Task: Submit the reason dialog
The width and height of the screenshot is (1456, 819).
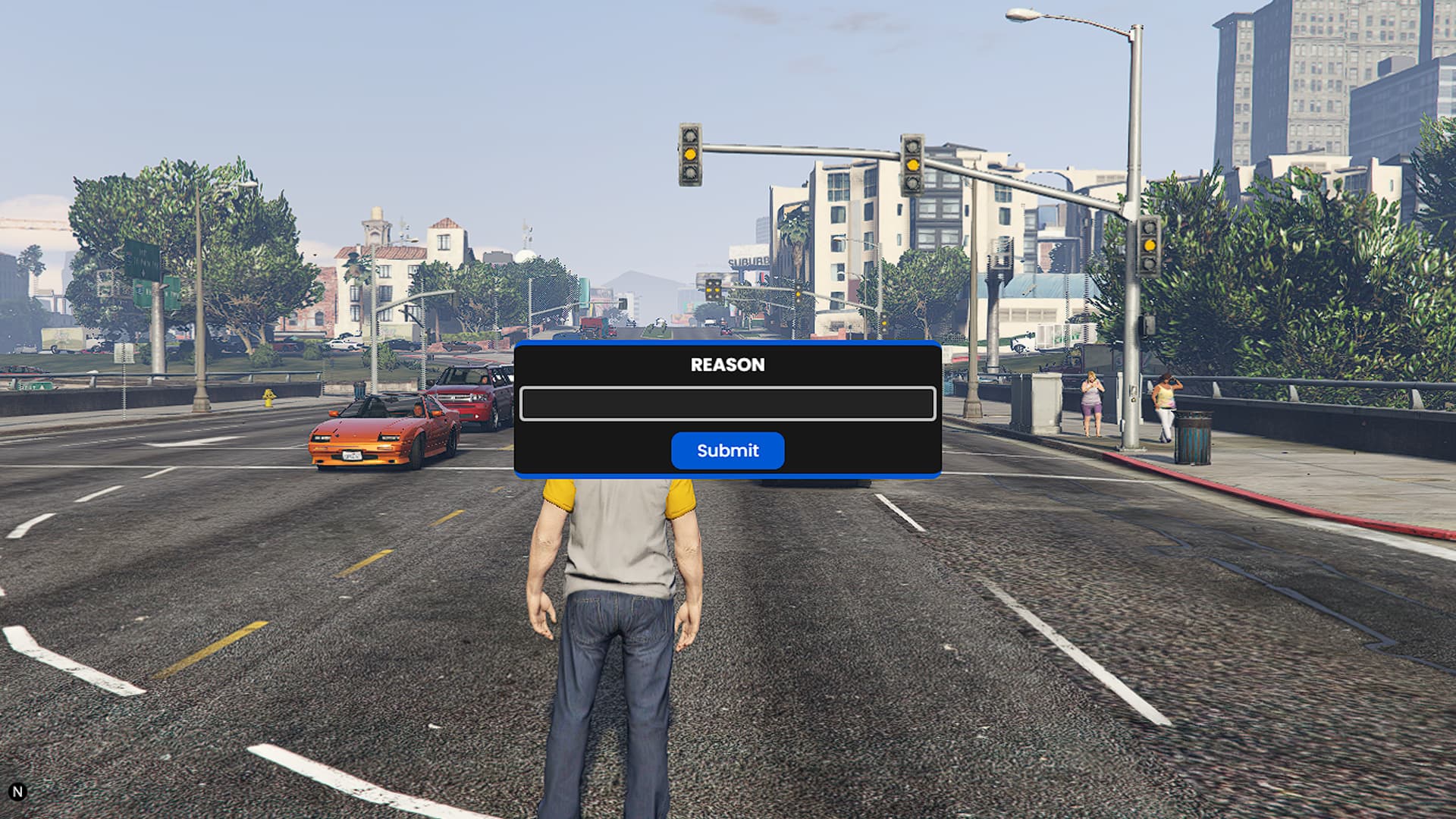Action: tap(727, 450)
